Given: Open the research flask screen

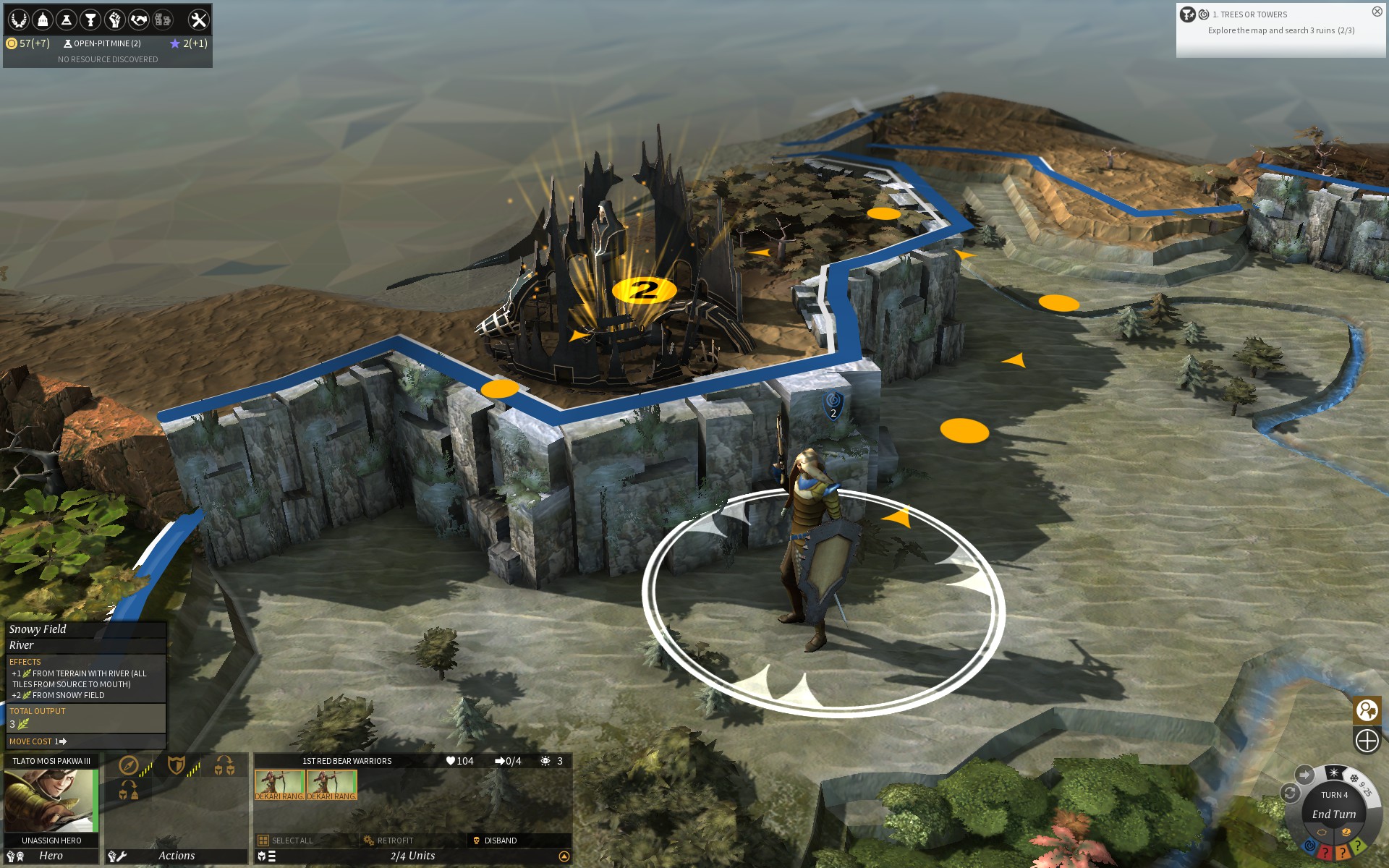Looking at the screenshot, I should [67, 20].
